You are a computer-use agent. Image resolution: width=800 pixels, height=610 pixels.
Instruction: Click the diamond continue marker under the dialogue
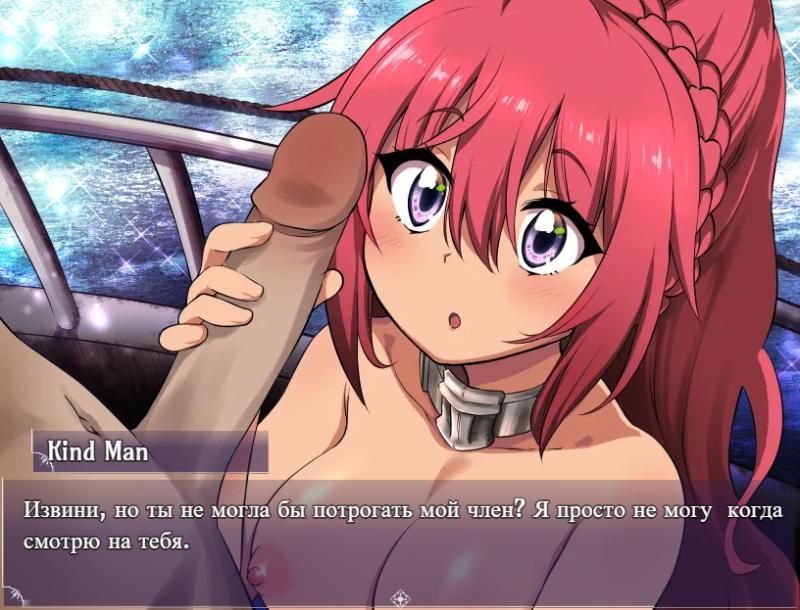[x=400, y=599]
